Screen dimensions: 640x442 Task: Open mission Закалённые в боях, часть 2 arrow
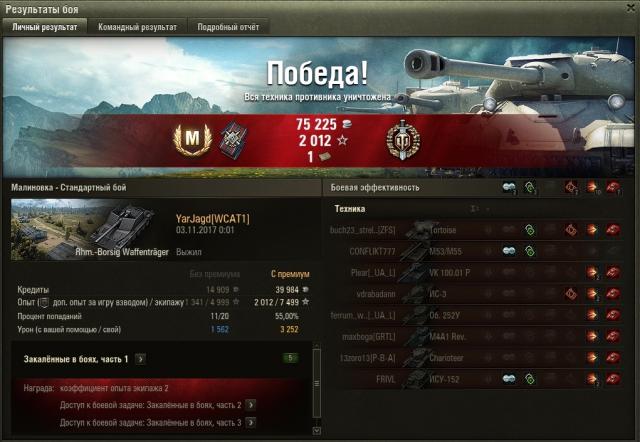tap(249, 405)
